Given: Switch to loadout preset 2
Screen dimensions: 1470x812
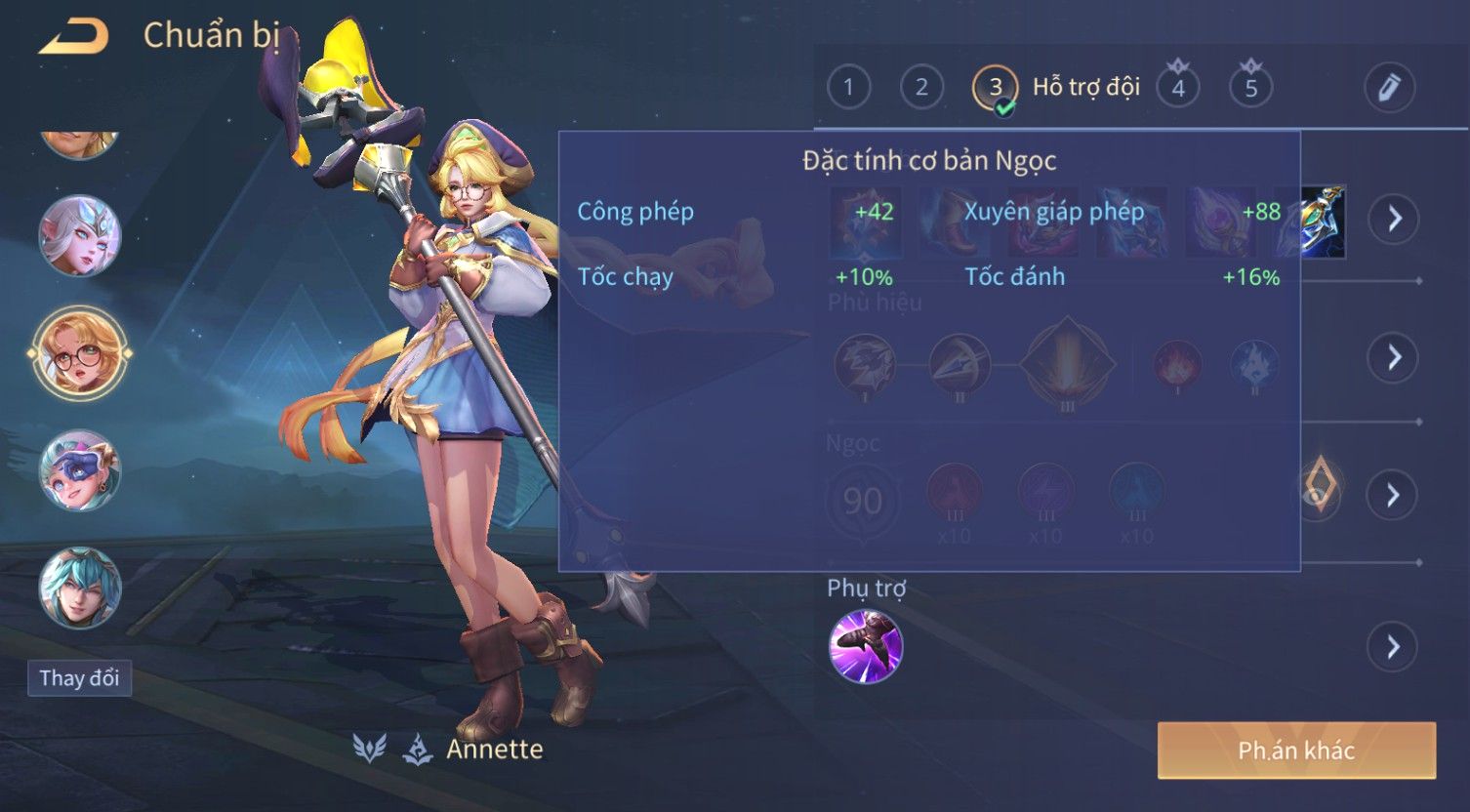Looking at the screenshot, I should coord(921,88).
